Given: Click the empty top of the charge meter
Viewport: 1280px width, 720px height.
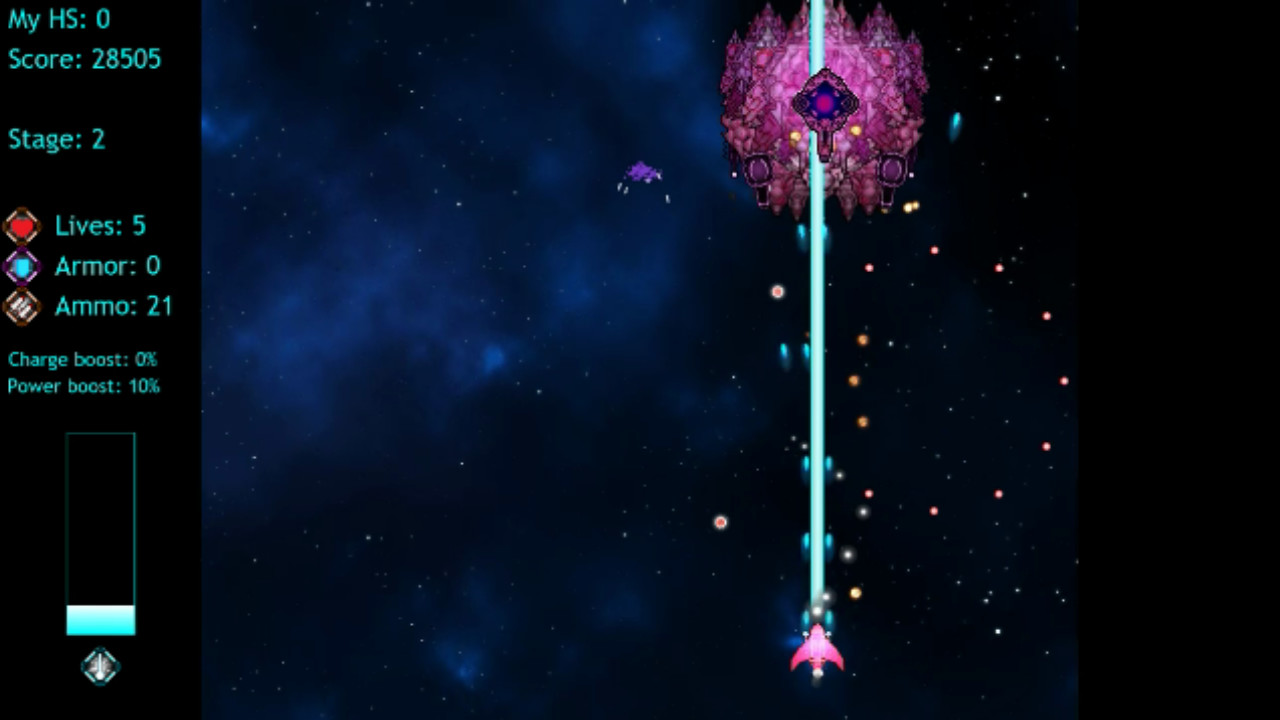Looking at the screenshot, I should (x=100, y=470).
